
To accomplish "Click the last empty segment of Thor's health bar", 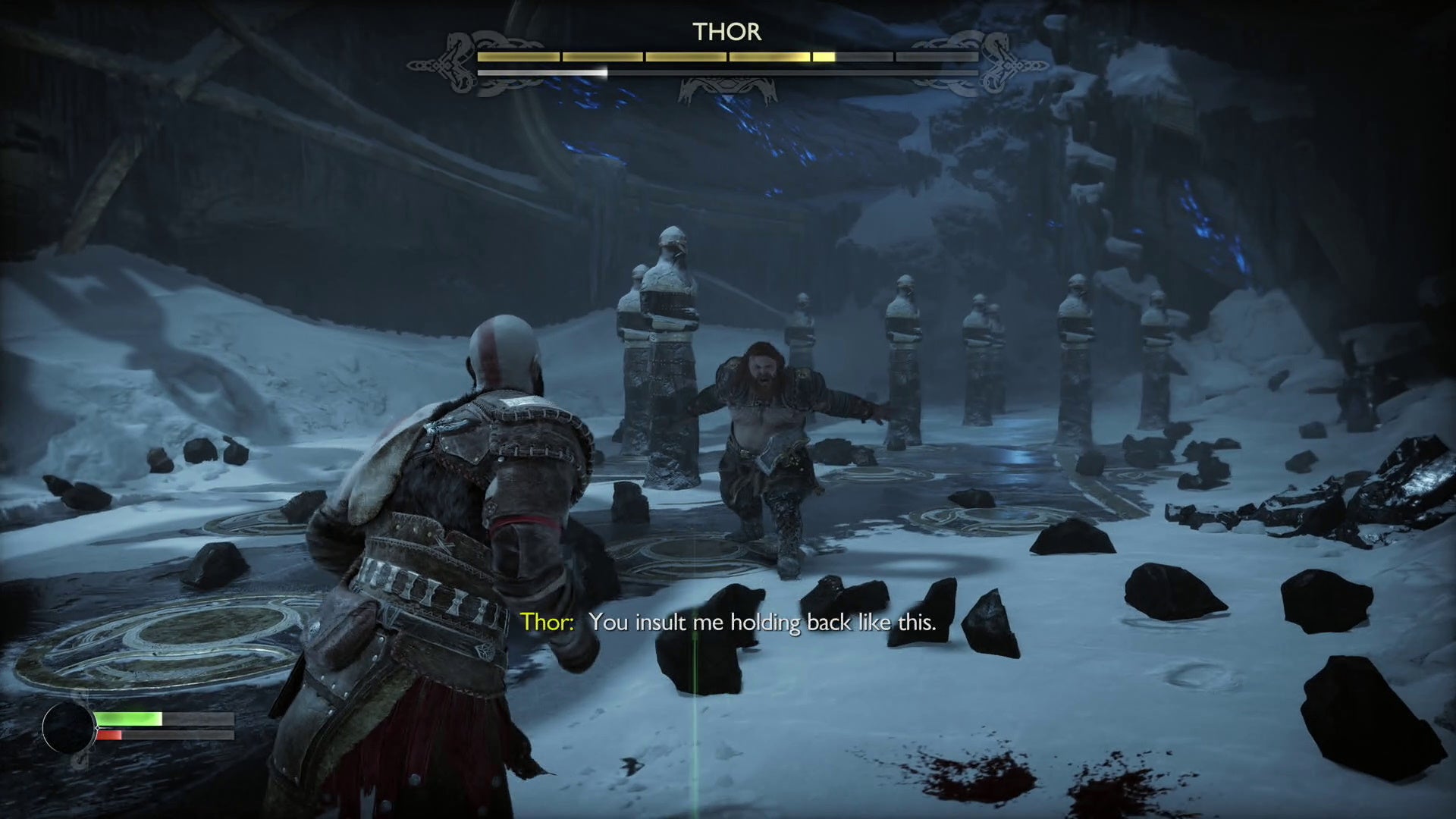I will click(x=936, y=55).
